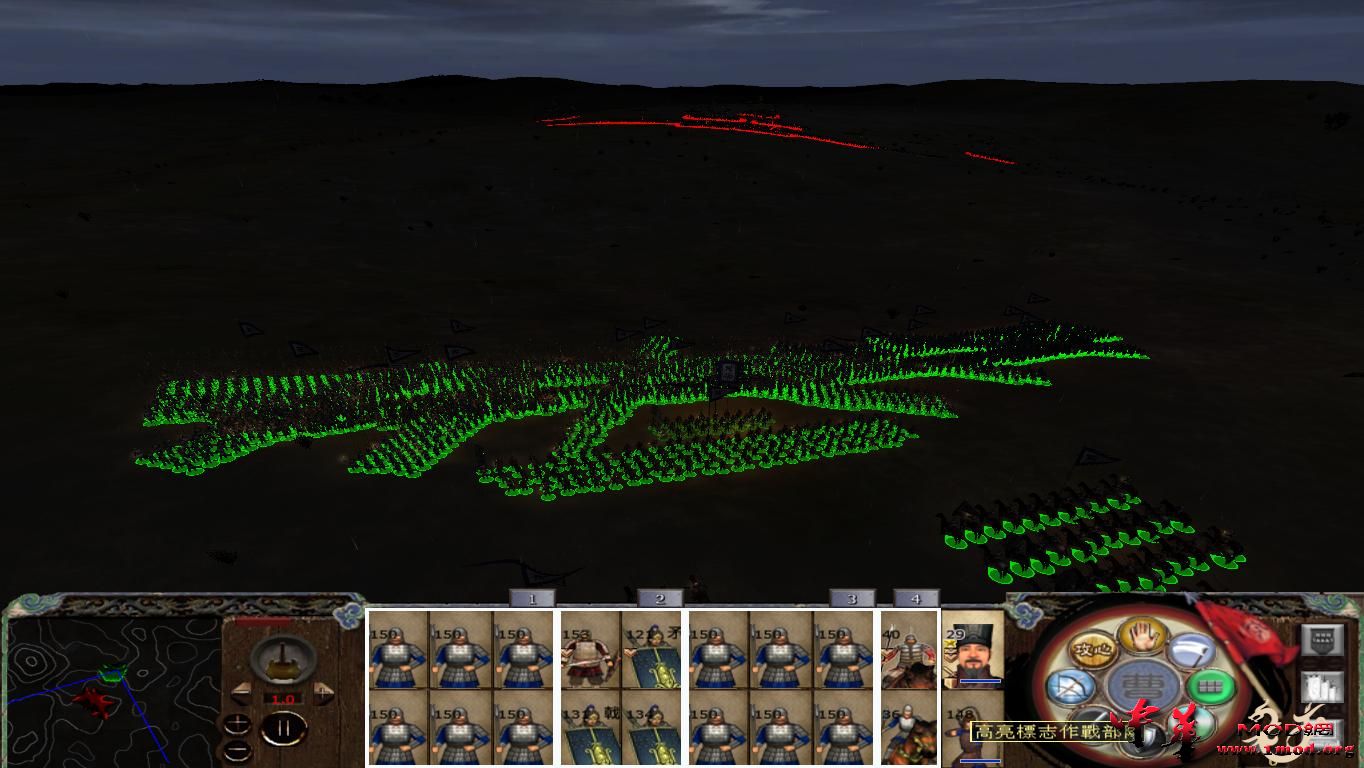
Task: Click the left arrow to decrease battle speed
Action: pos(243,692)
